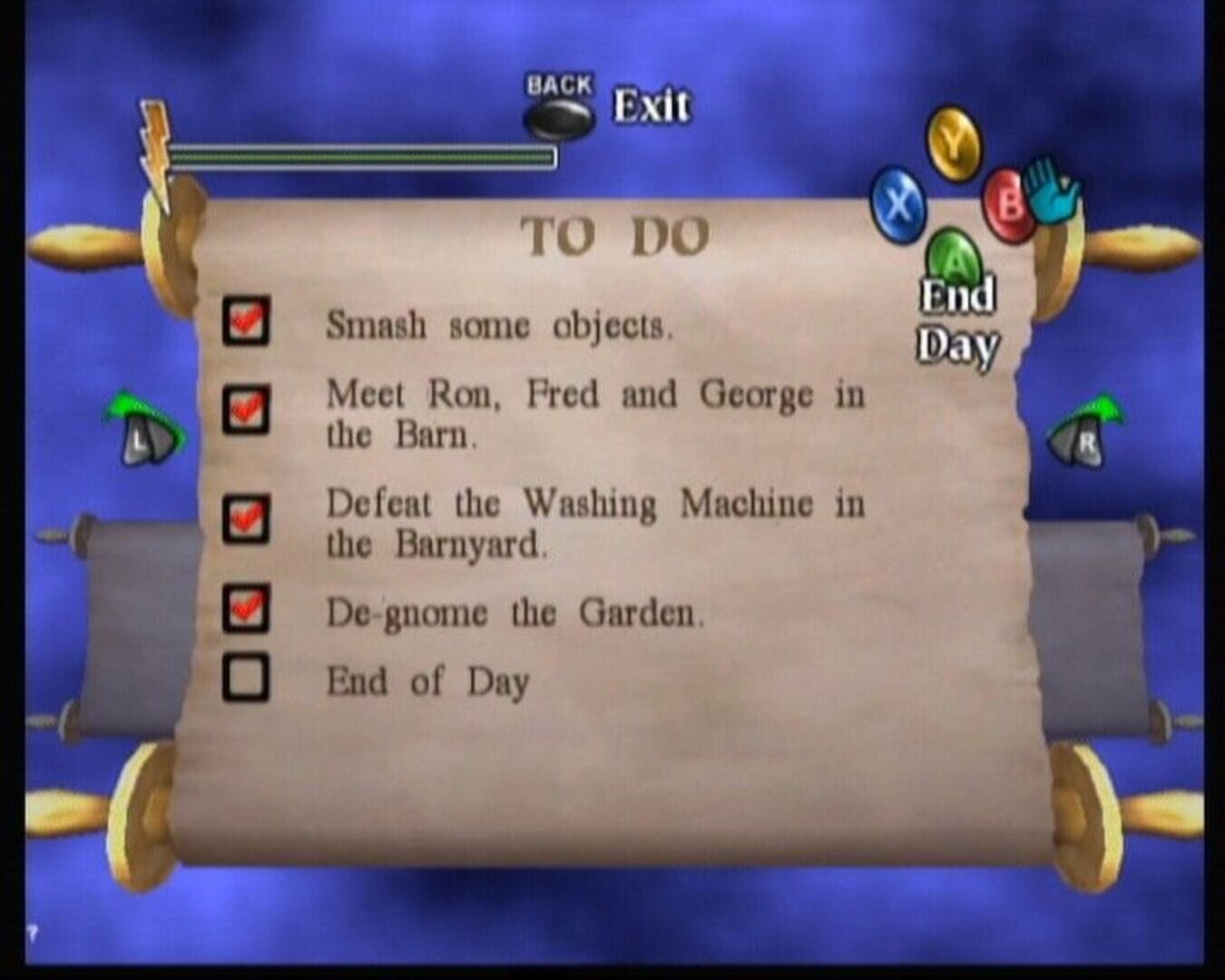Click the waving hand icon beside B button

click(x=1053, y=191)
